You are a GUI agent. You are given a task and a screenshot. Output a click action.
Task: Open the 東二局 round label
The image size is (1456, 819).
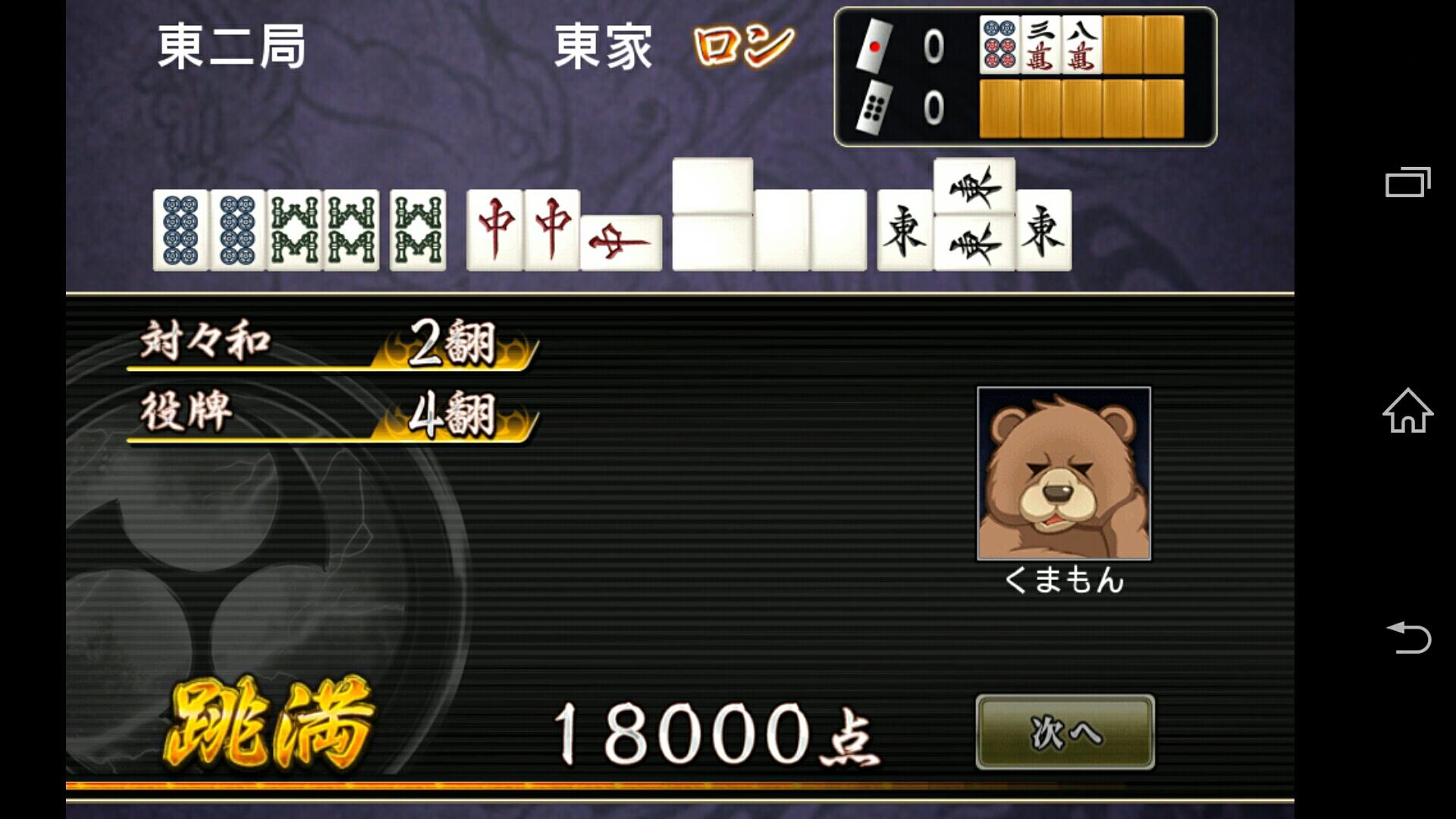(227, 47)
